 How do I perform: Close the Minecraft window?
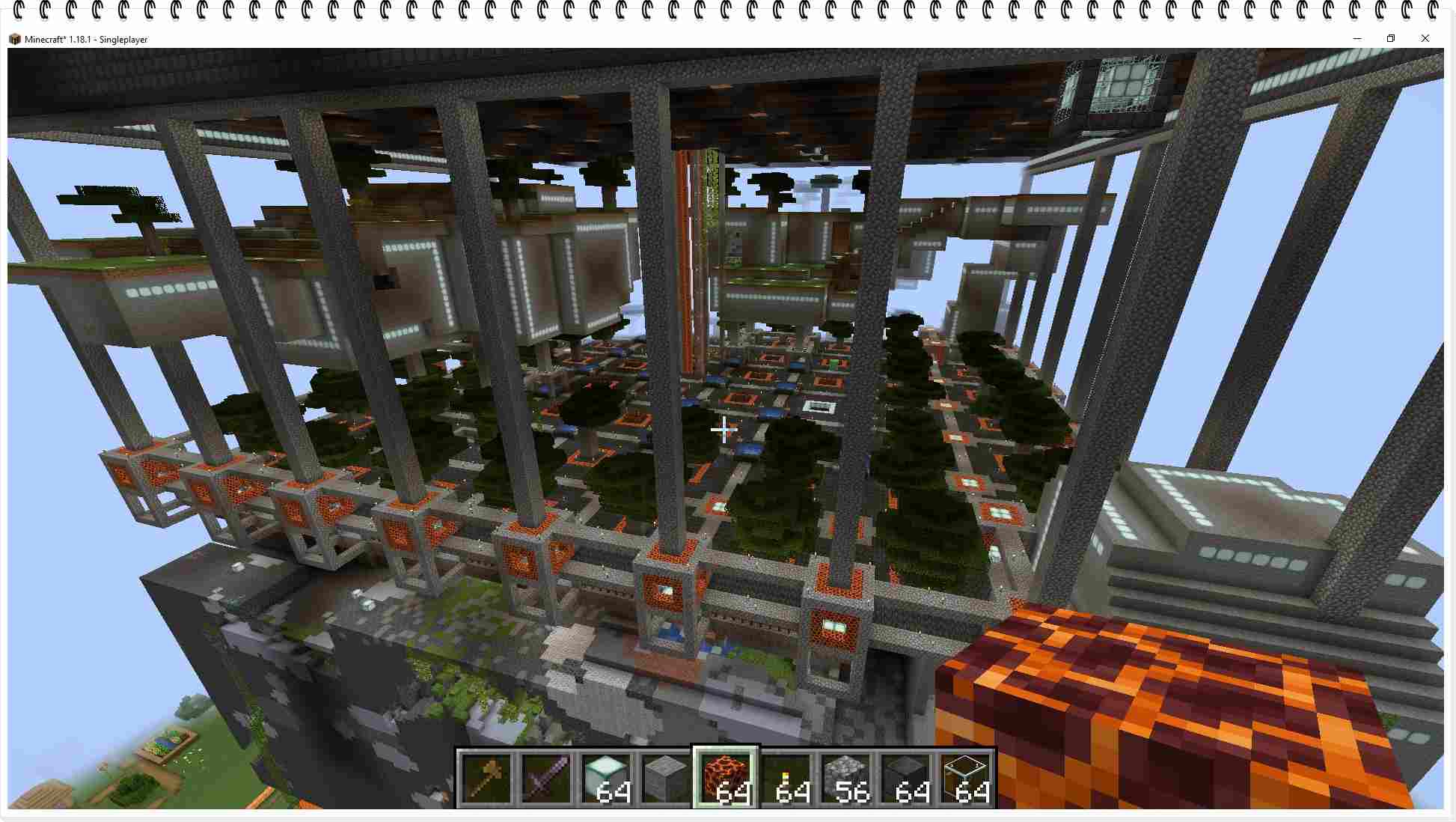(1425, 38)
